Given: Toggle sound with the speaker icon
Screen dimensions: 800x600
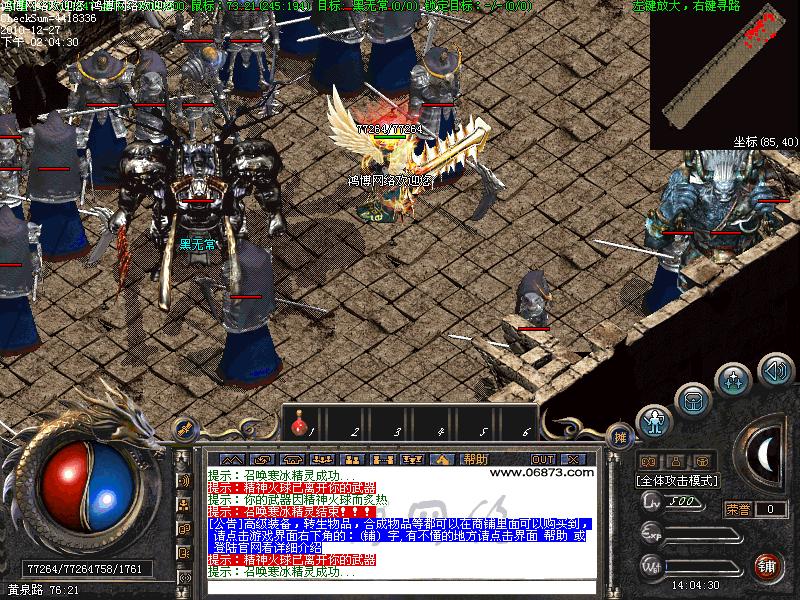Looking at the screenshot, I should pos(775,371).
